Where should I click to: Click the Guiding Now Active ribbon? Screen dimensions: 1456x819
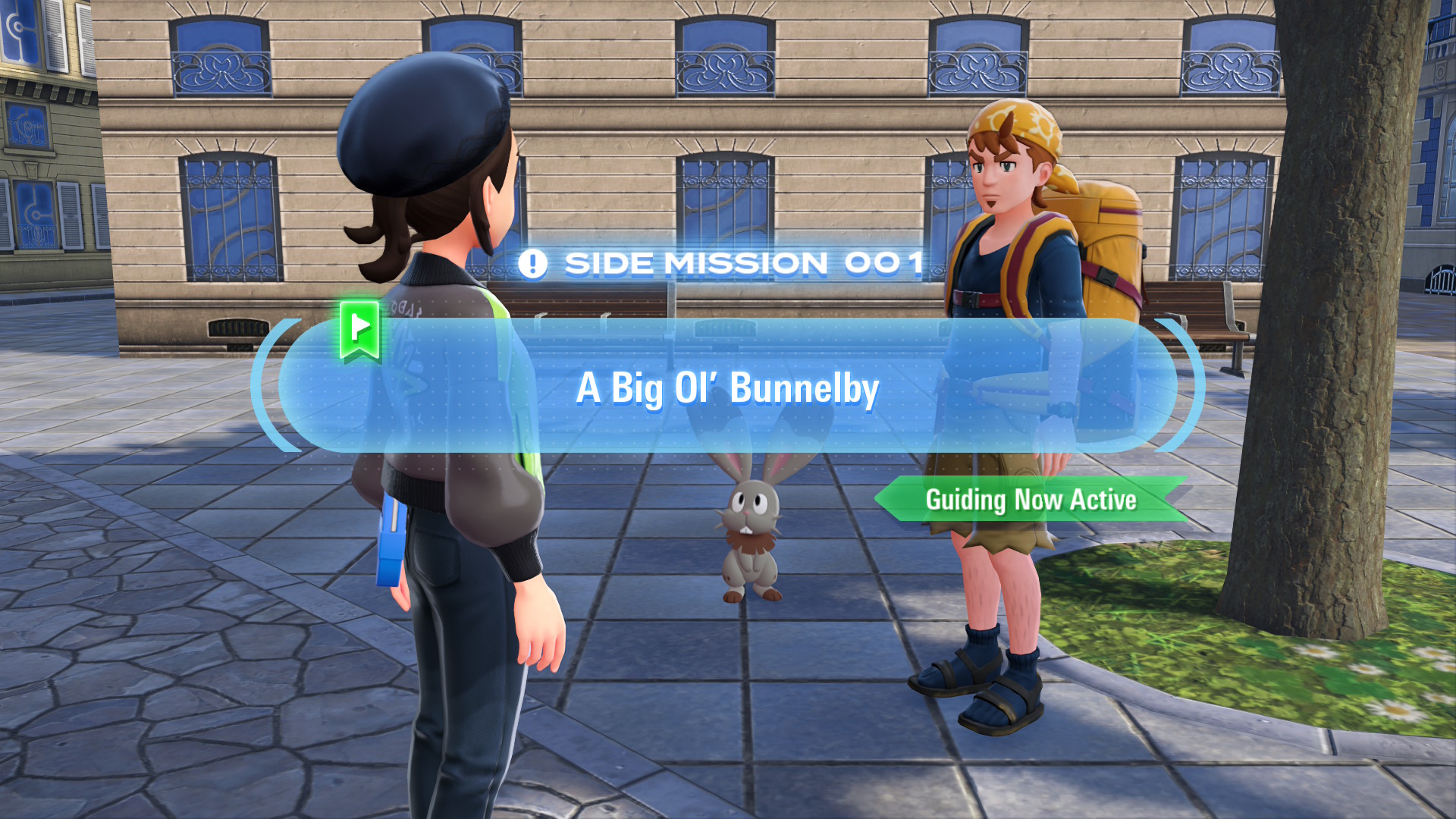pos(1031,500)
